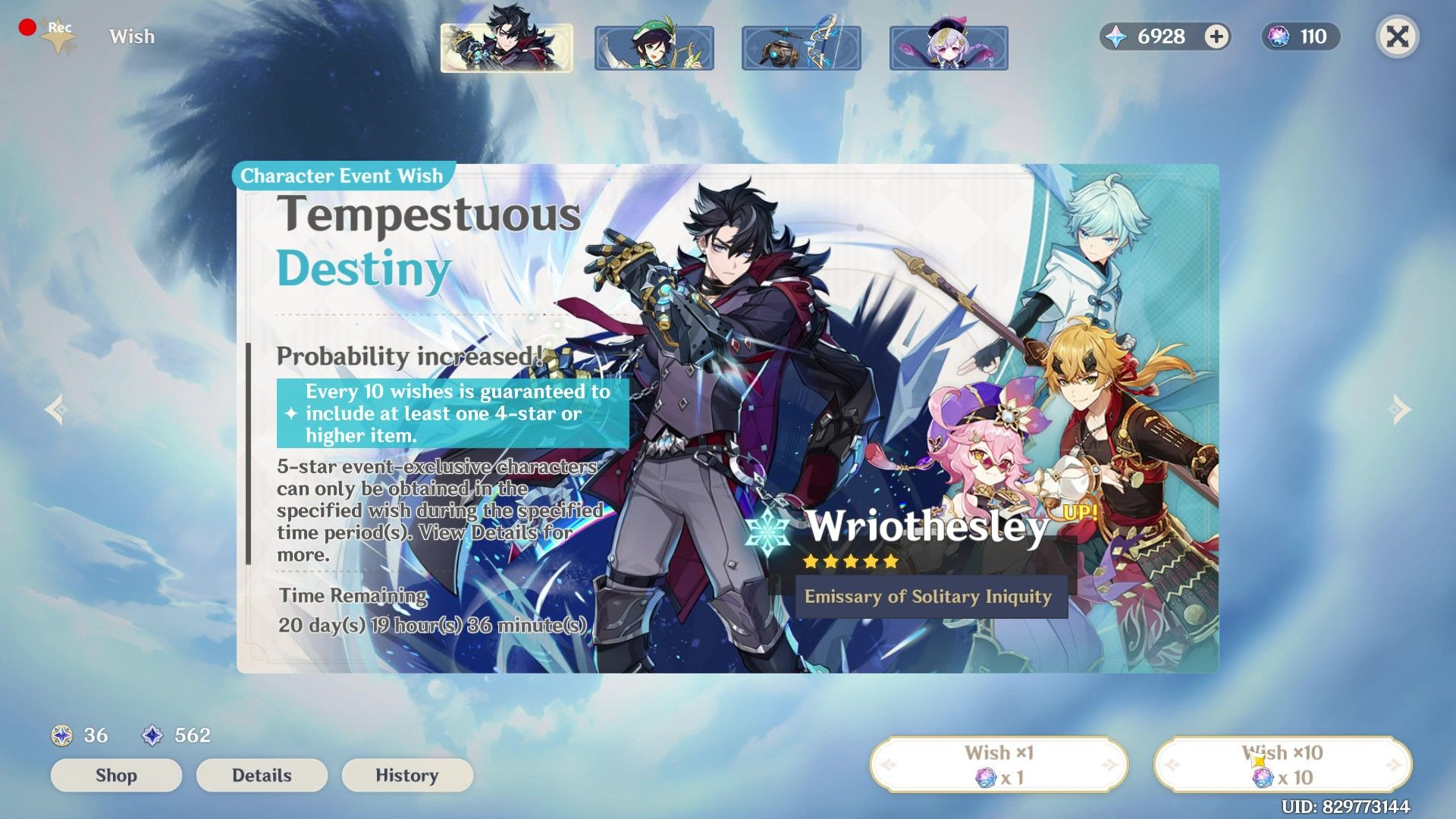Image resolution: width=1456 pixels, height=819 pixels.
Task: Switch to the History view
Action: tap(407, 775)
